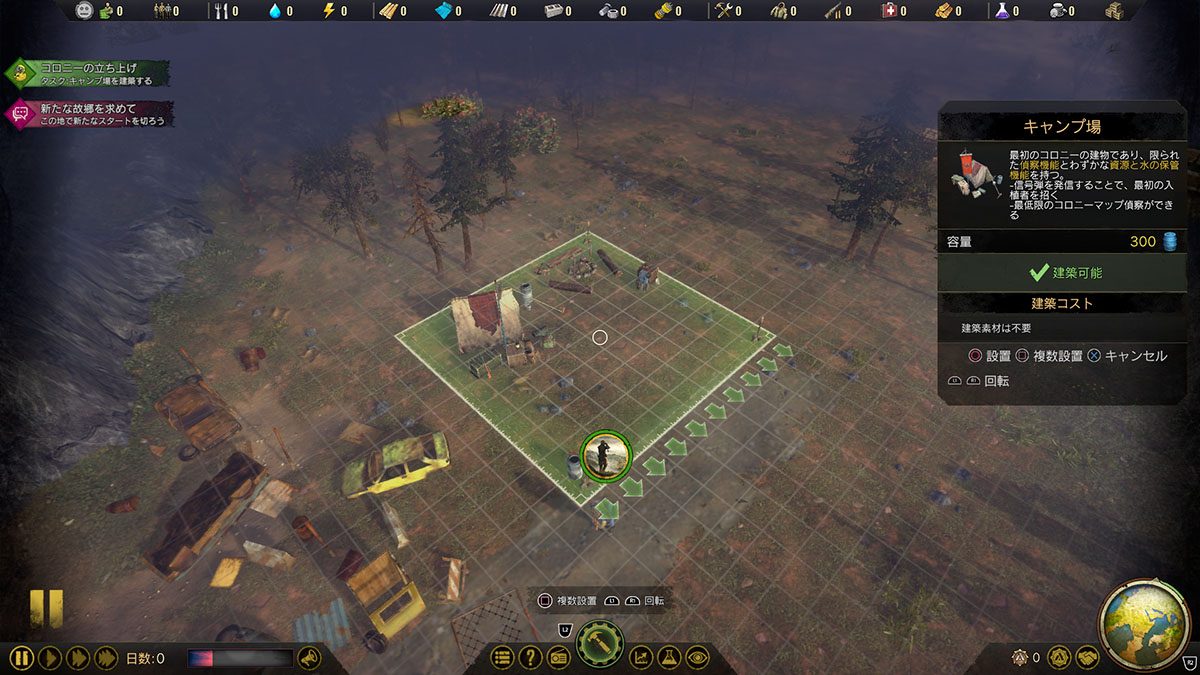Open the handshake trade icon
Screen dimensions: 1200x675
click(1086, 657)
